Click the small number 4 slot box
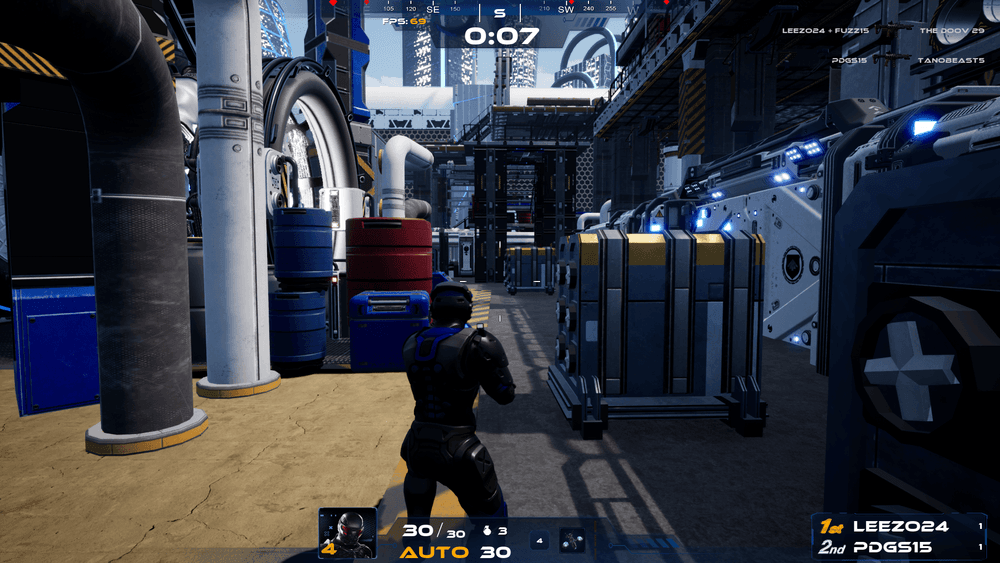Viewport: 1000px width, 563px height. (x=539, y=541)
